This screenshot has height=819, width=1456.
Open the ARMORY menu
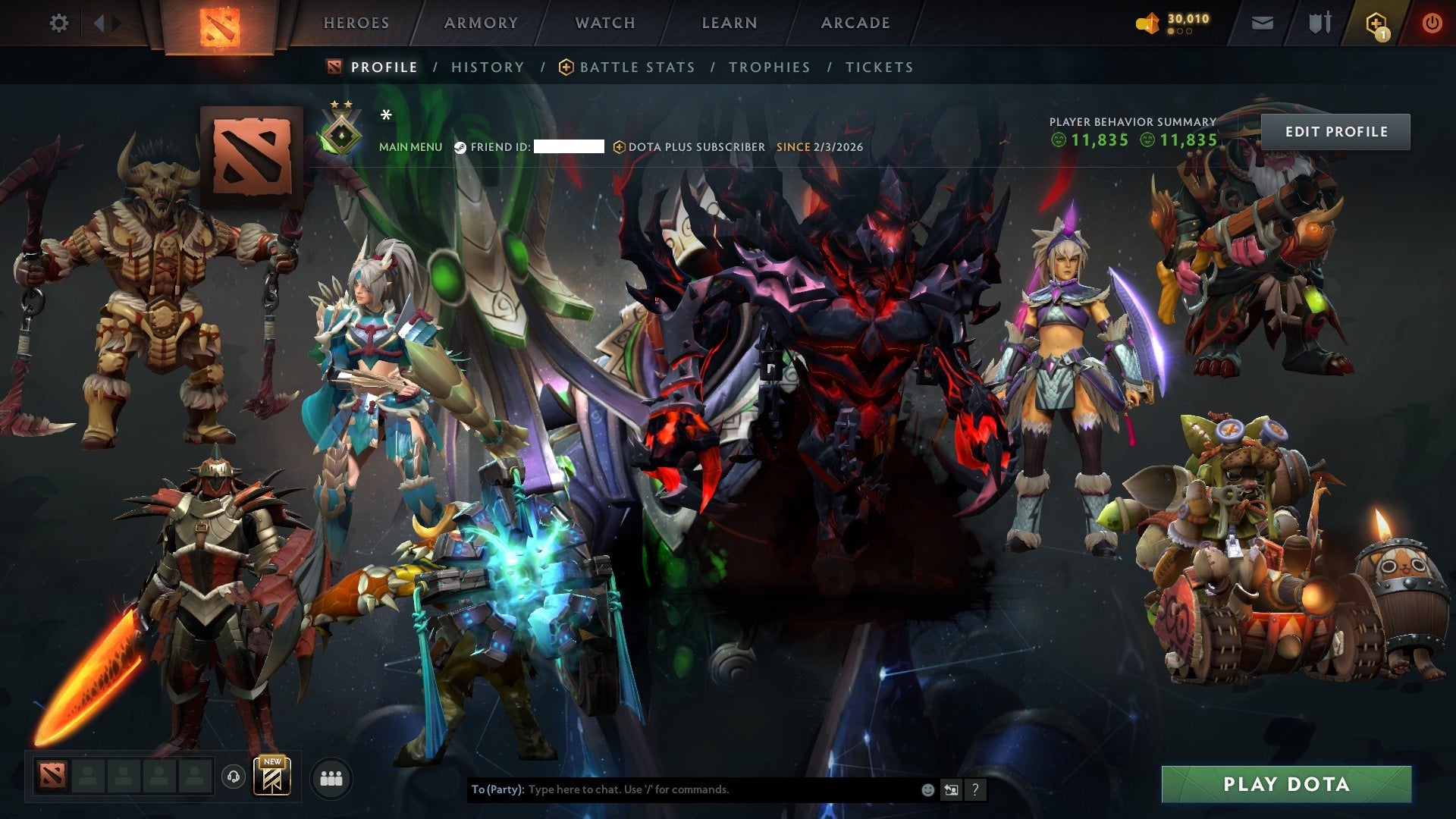[x=482, y=23]
